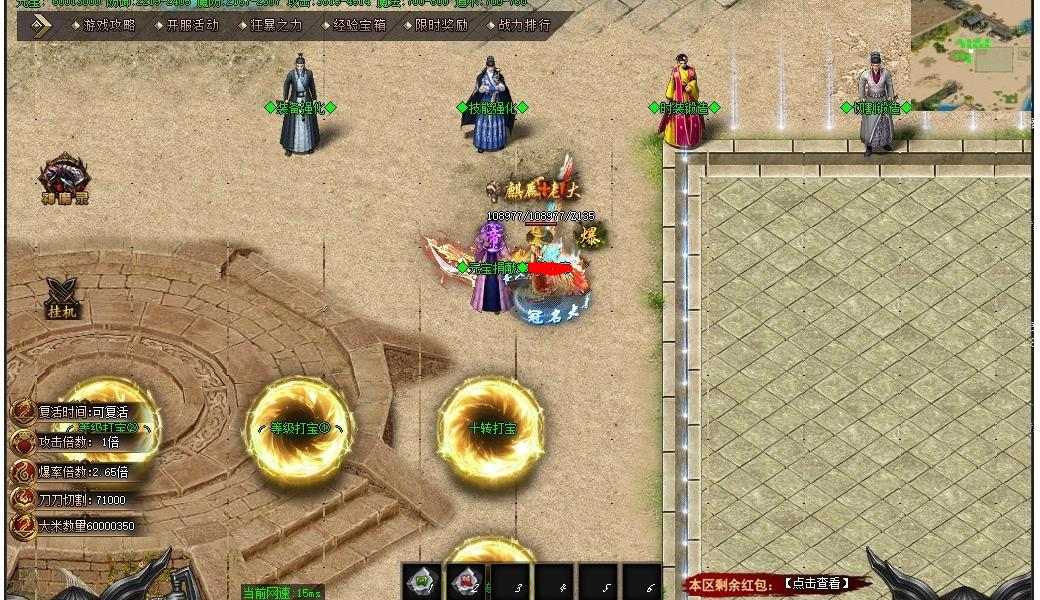Image resolution: width=1040 pixels, height=600 pixels.
Task: Use the green item in hotbar slot 1
Action: tap(422, 581)
